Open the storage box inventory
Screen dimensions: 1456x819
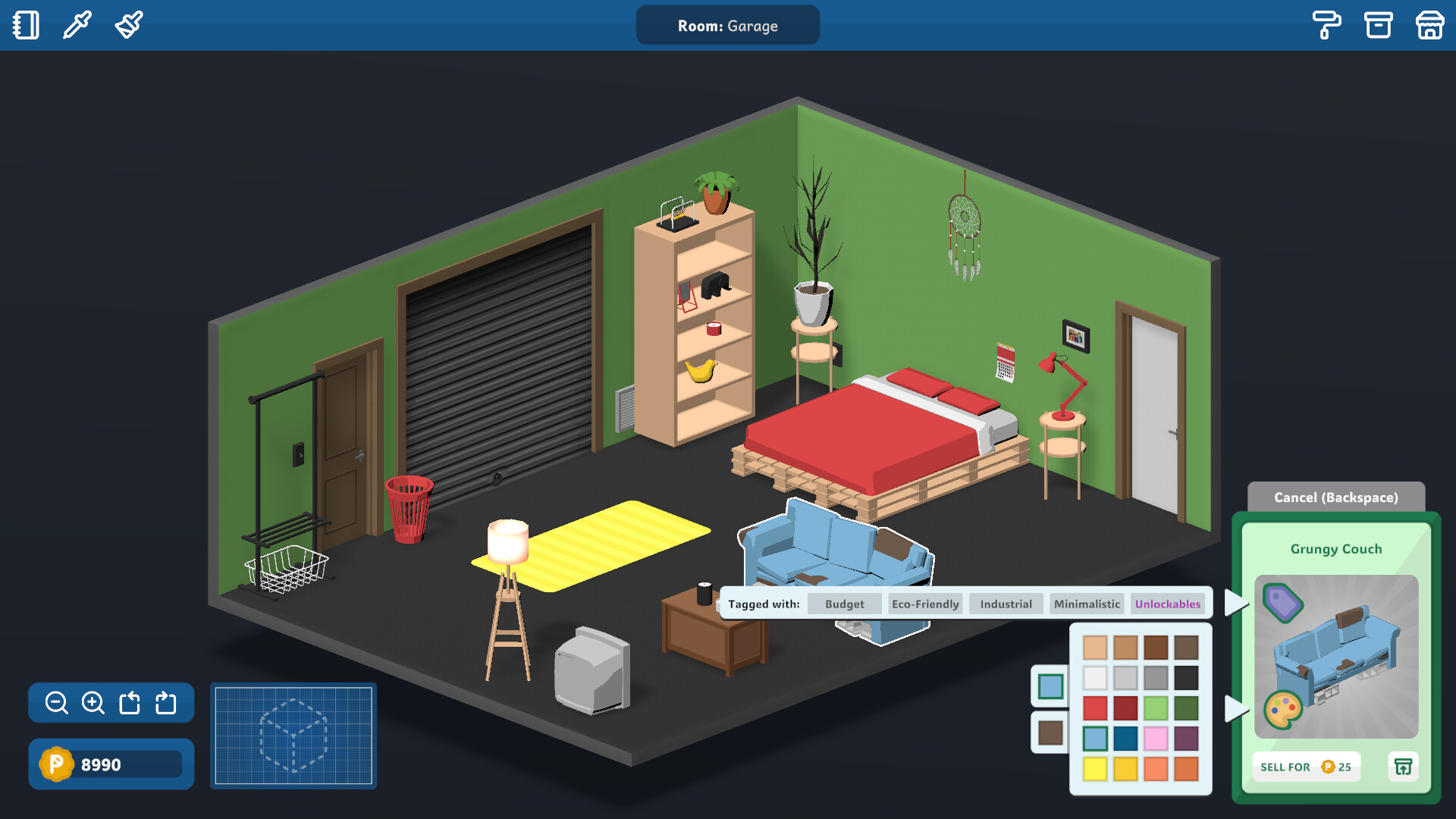point(1379,24)
